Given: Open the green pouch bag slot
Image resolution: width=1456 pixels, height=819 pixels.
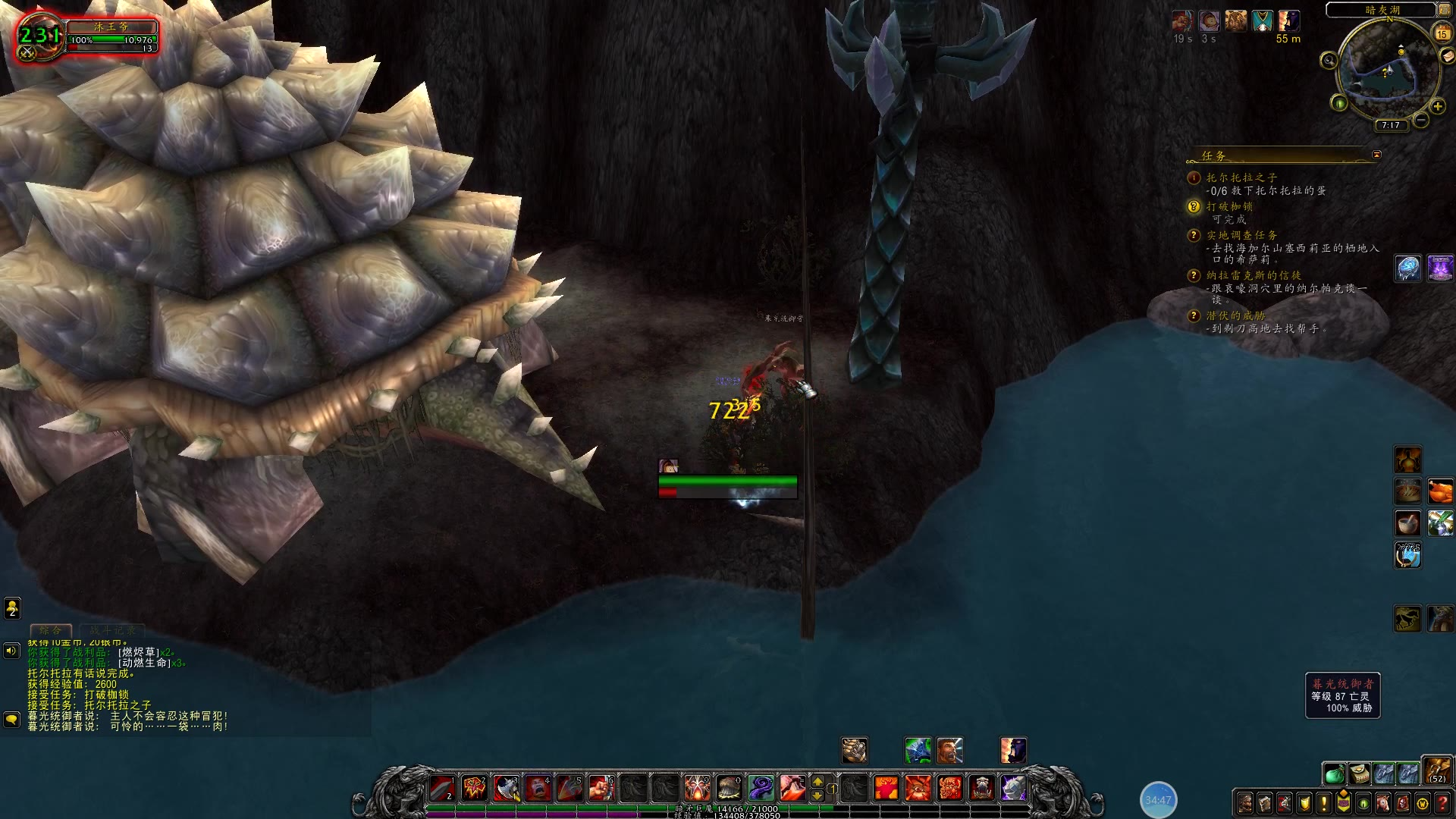Looking at the screenshot, I should [1335, 773].
